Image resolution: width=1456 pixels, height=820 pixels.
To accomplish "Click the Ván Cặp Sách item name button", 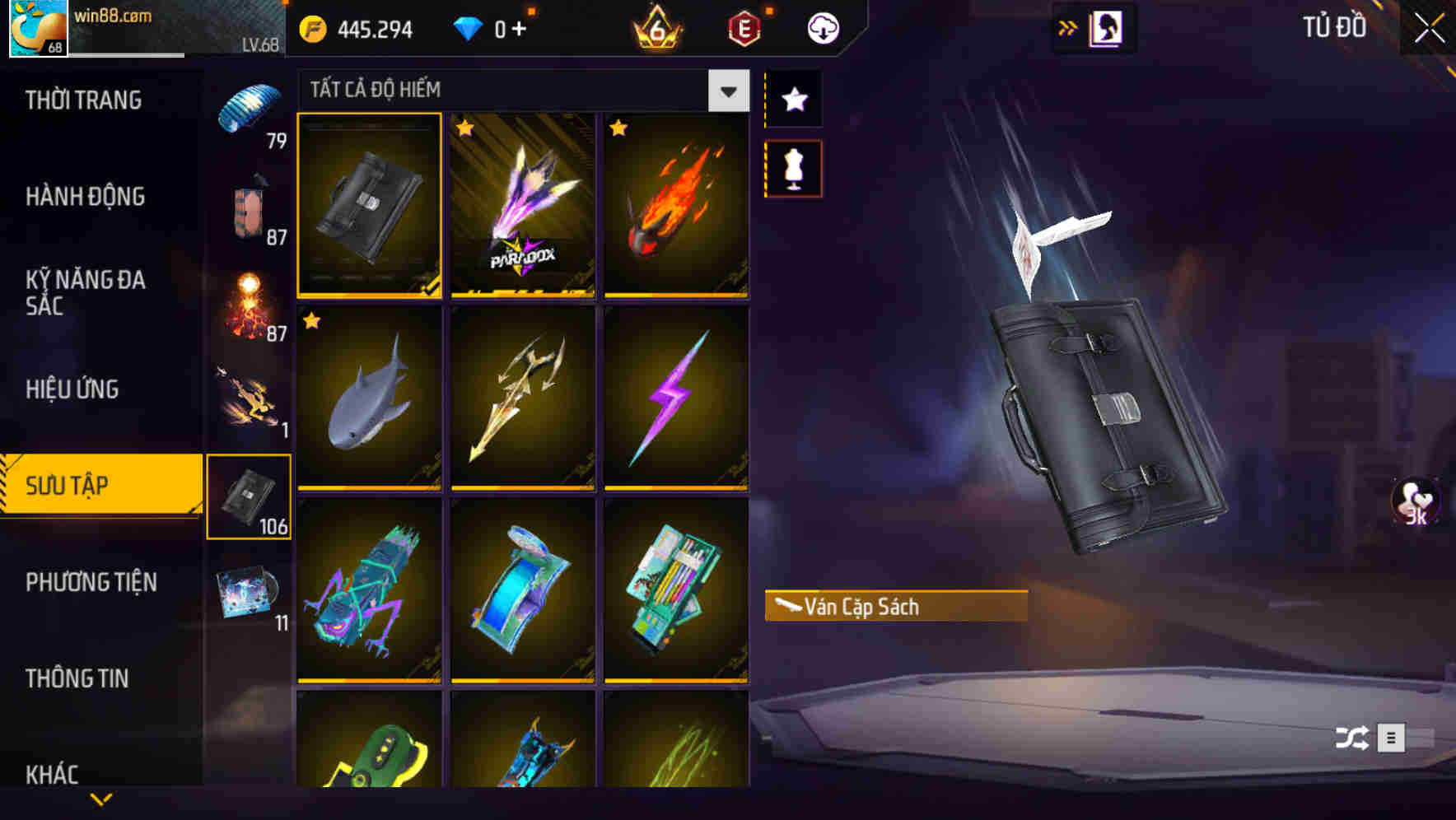I will tap(894, 607).
